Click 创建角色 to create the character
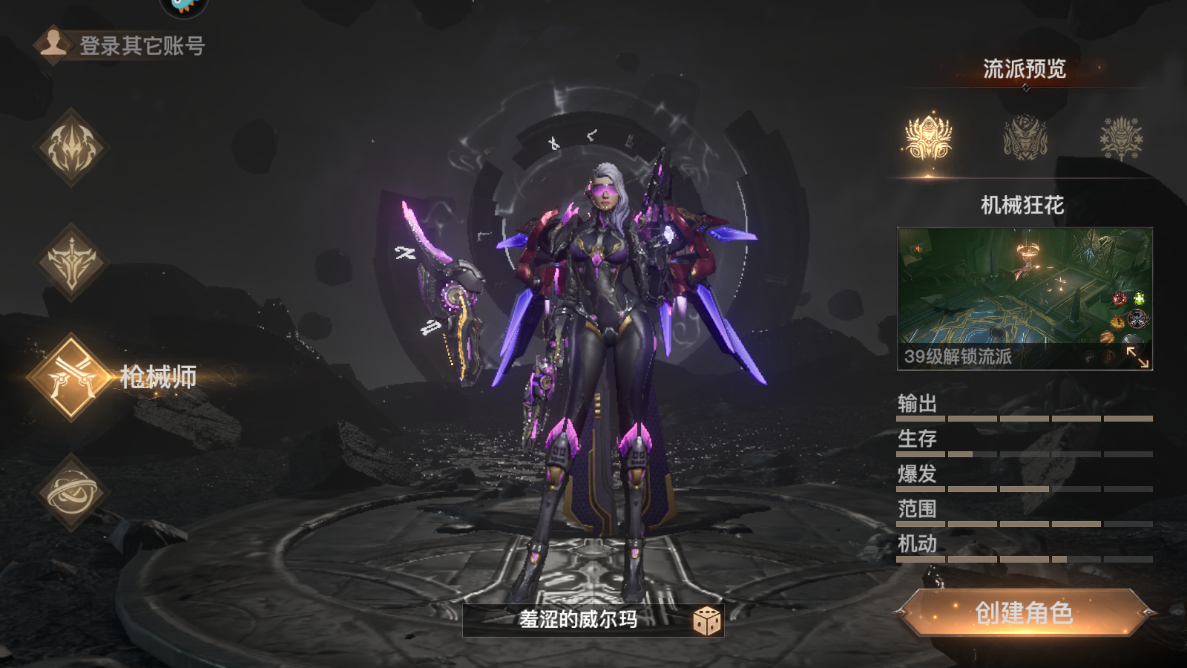Screen dimensions: 1187x668 [1025, 612]
